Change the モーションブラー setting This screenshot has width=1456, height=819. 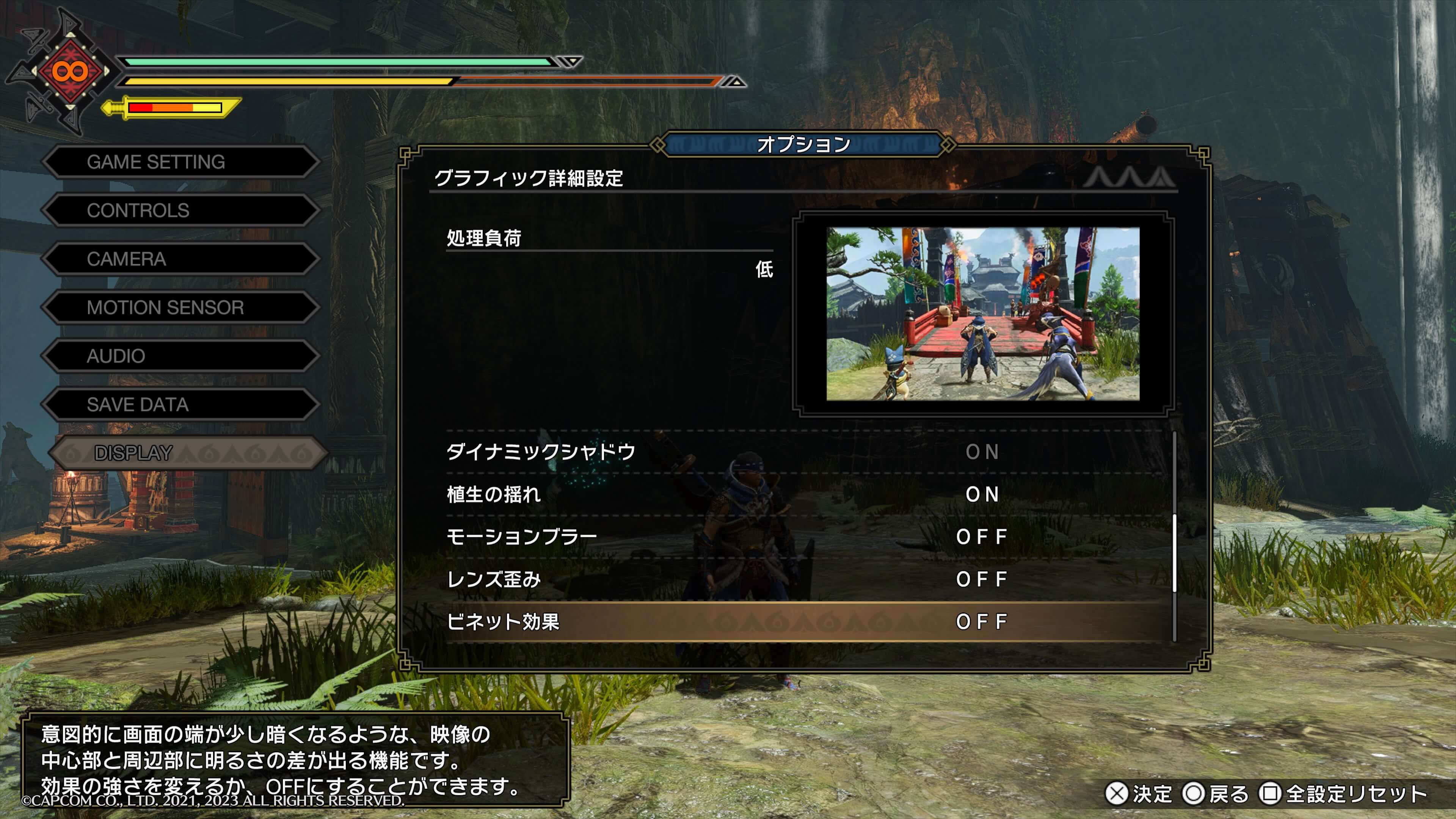pyautogui.click(x=803, y=537)
